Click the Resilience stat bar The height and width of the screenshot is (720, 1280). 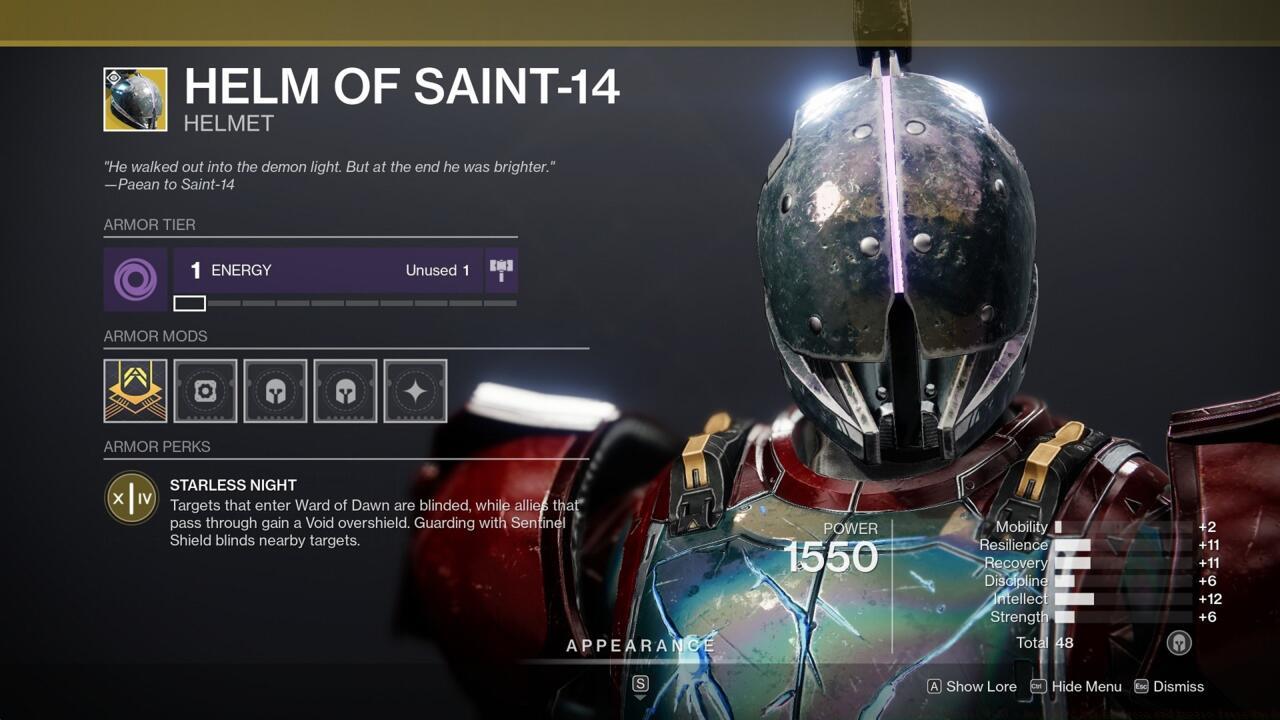pos(1075,545)
